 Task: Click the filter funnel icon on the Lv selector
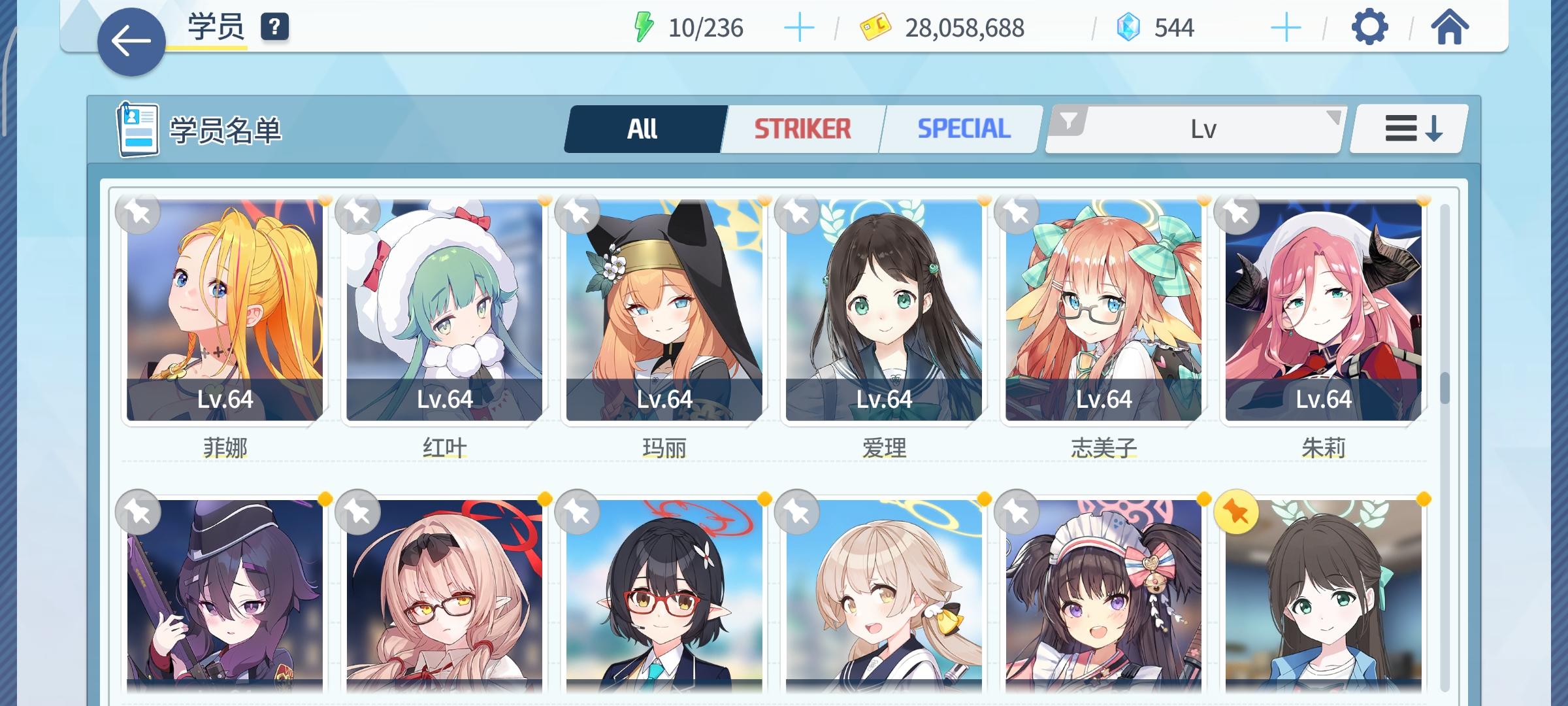pyautogui.click(x=1068, y=120)
